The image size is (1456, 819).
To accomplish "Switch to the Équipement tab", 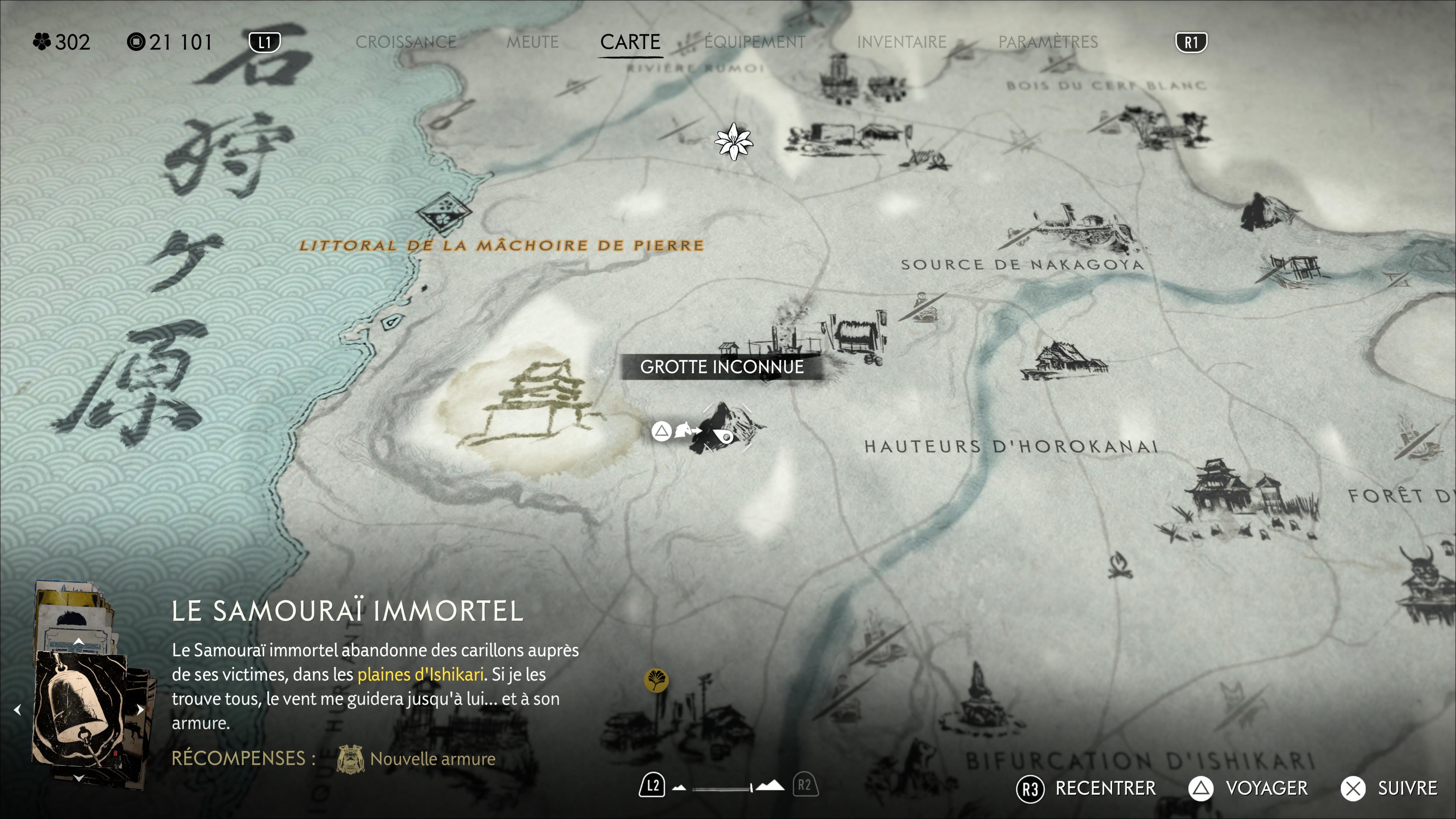I will tap(755, 42).
